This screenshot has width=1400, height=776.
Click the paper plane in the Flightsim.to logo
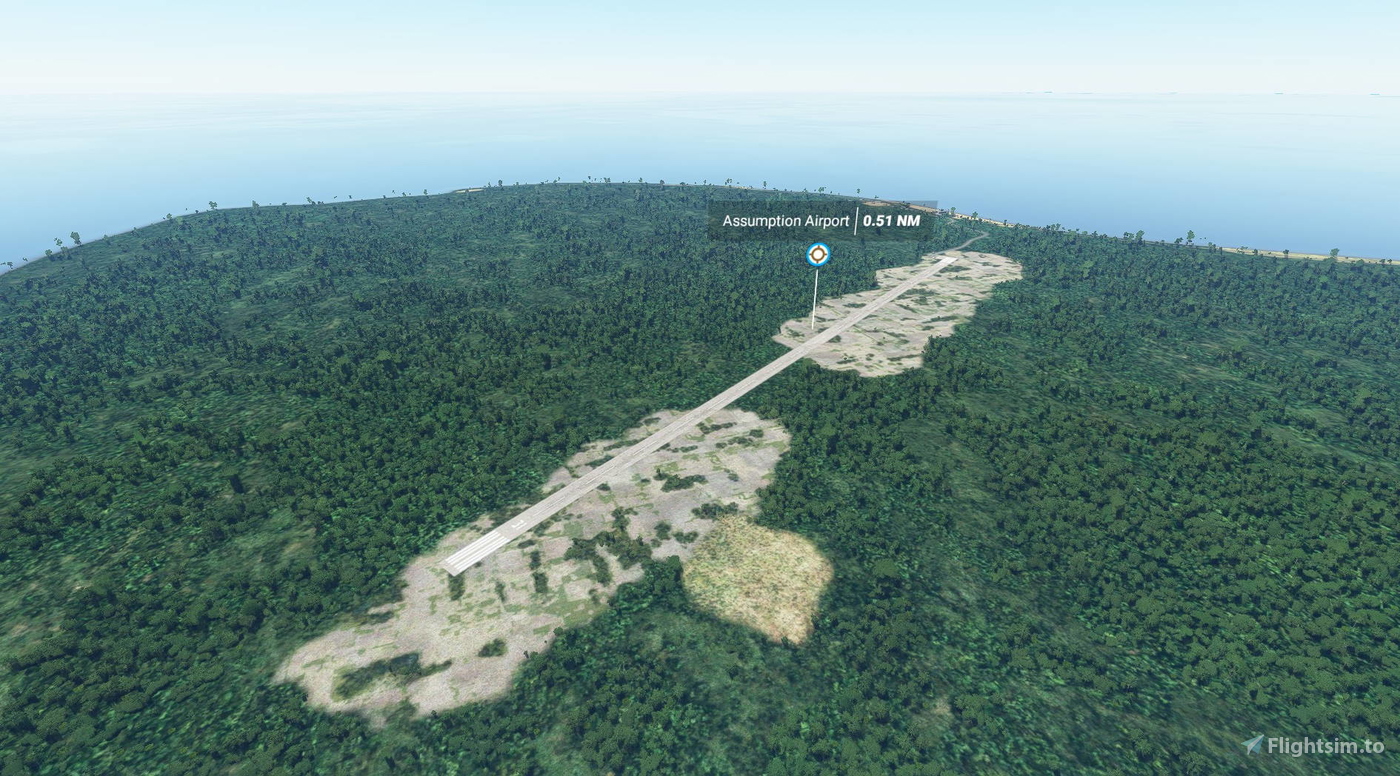click(x=1252, y=744)
